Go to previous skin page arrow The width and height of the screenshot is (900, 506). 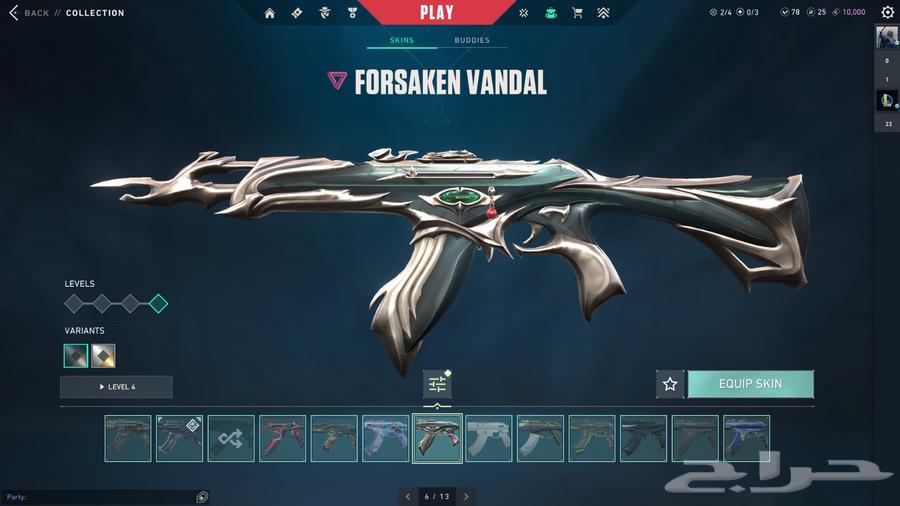[x=408, y=496]
